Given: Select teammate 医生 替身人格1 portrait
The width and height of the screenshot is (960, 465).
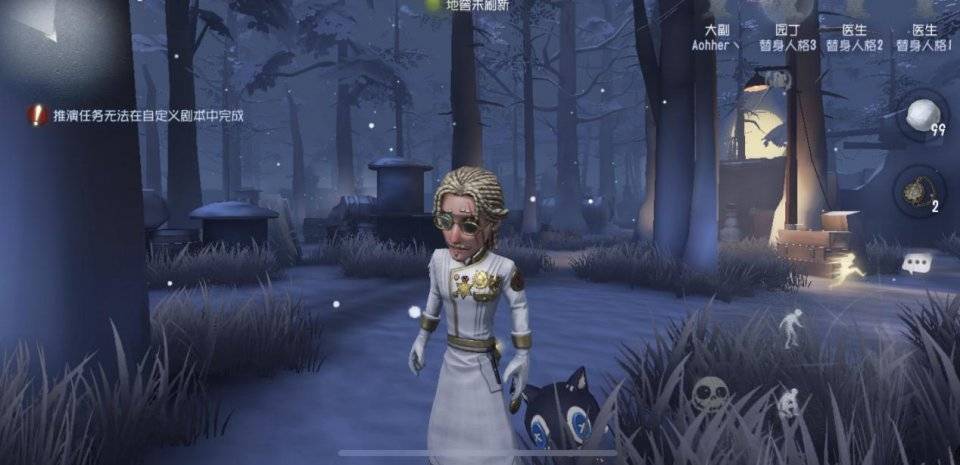Looking at the screenshot, I should [x=924, y=12].
